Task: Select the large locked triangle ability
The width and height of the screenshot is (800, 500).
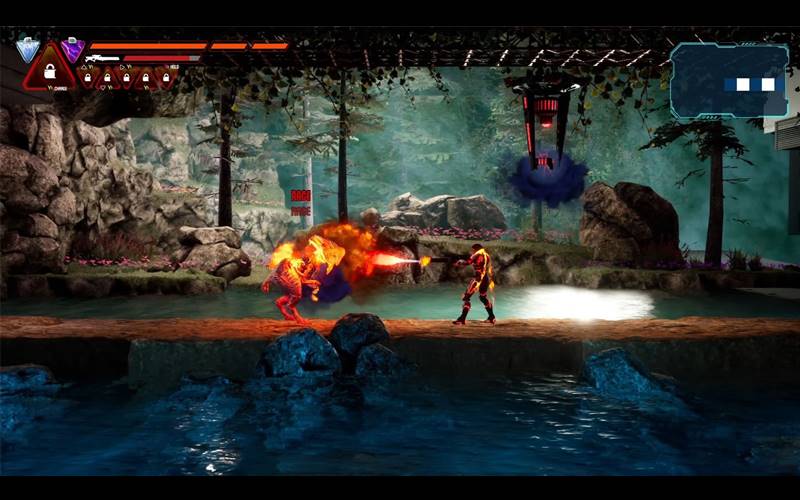Action: point(49,70)
